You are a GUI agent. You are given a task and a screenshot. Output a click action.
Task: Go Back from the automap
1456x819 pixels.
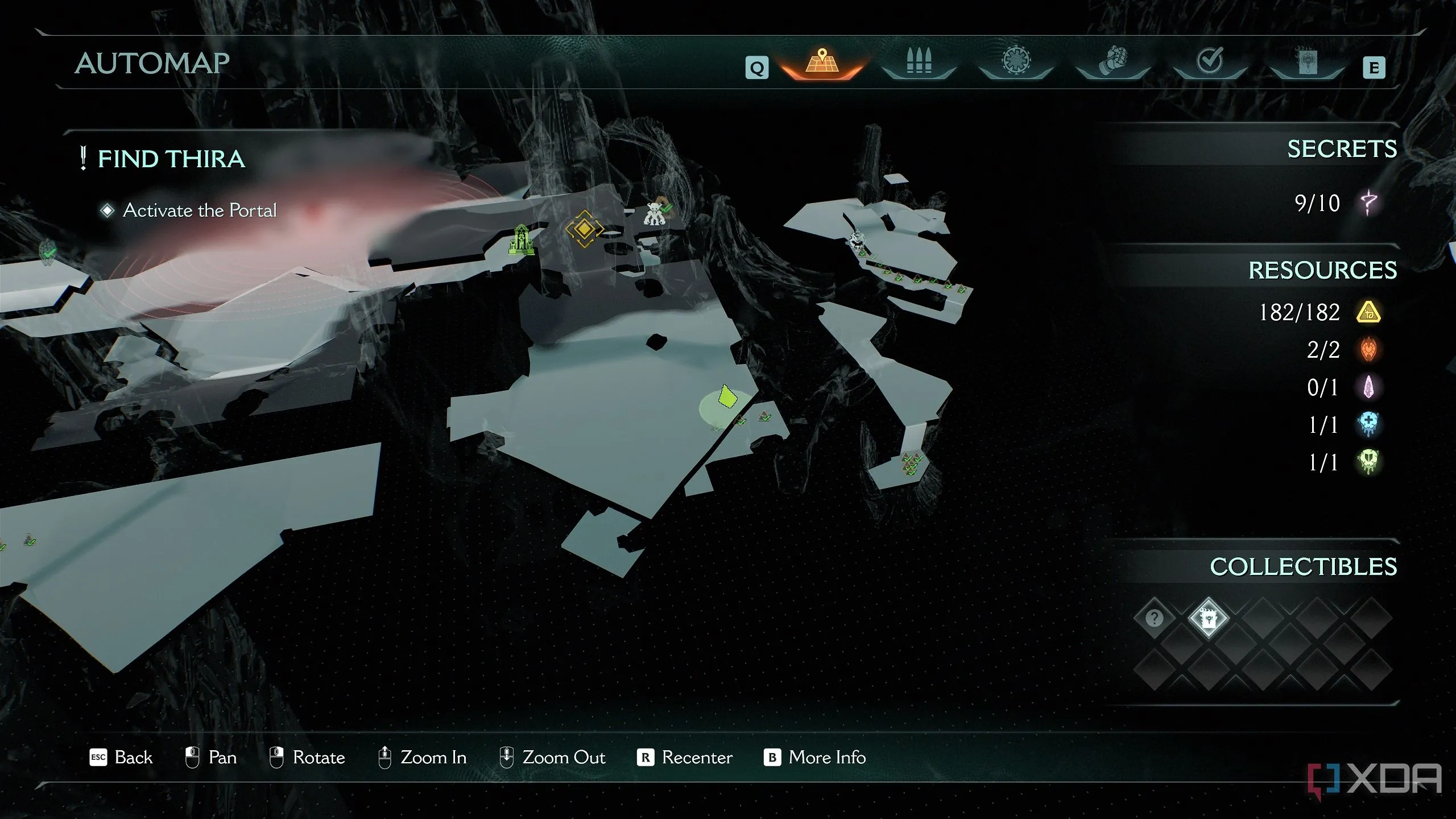point(122,758)
